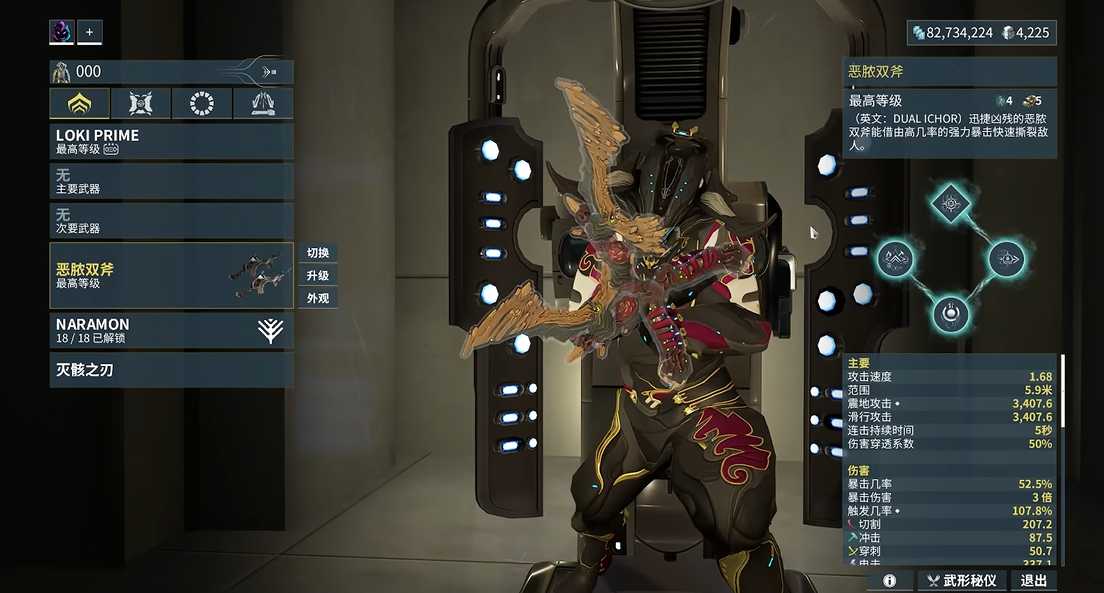This screenshot has width=1104, height=593.
Task: Switch to the winged blade tab
Action: coord(263,103)
